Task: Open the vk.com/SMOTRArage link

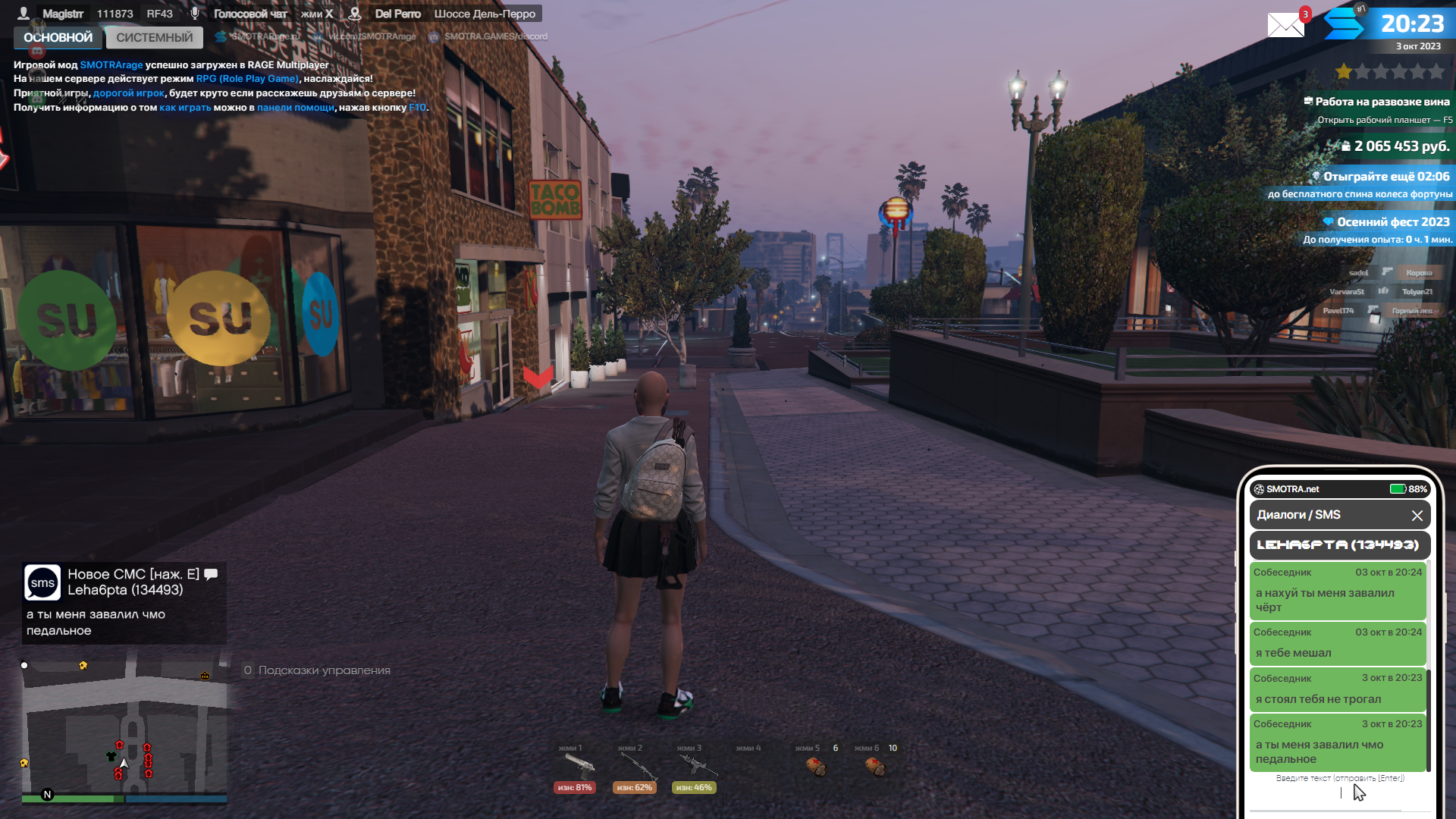Action: (372, 36)
